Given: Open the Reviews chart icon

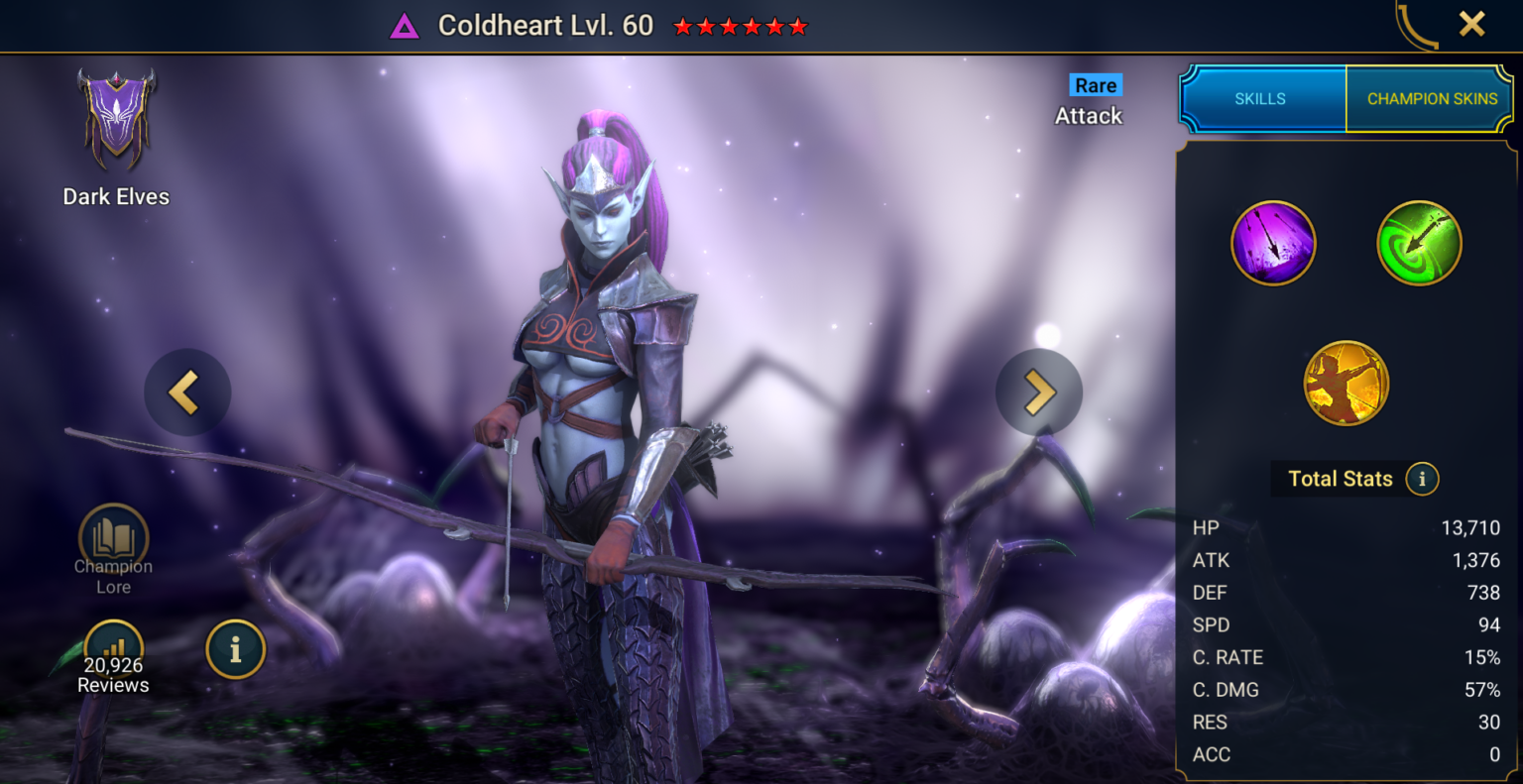Looking at the screenshot, I should click(112, 644).
